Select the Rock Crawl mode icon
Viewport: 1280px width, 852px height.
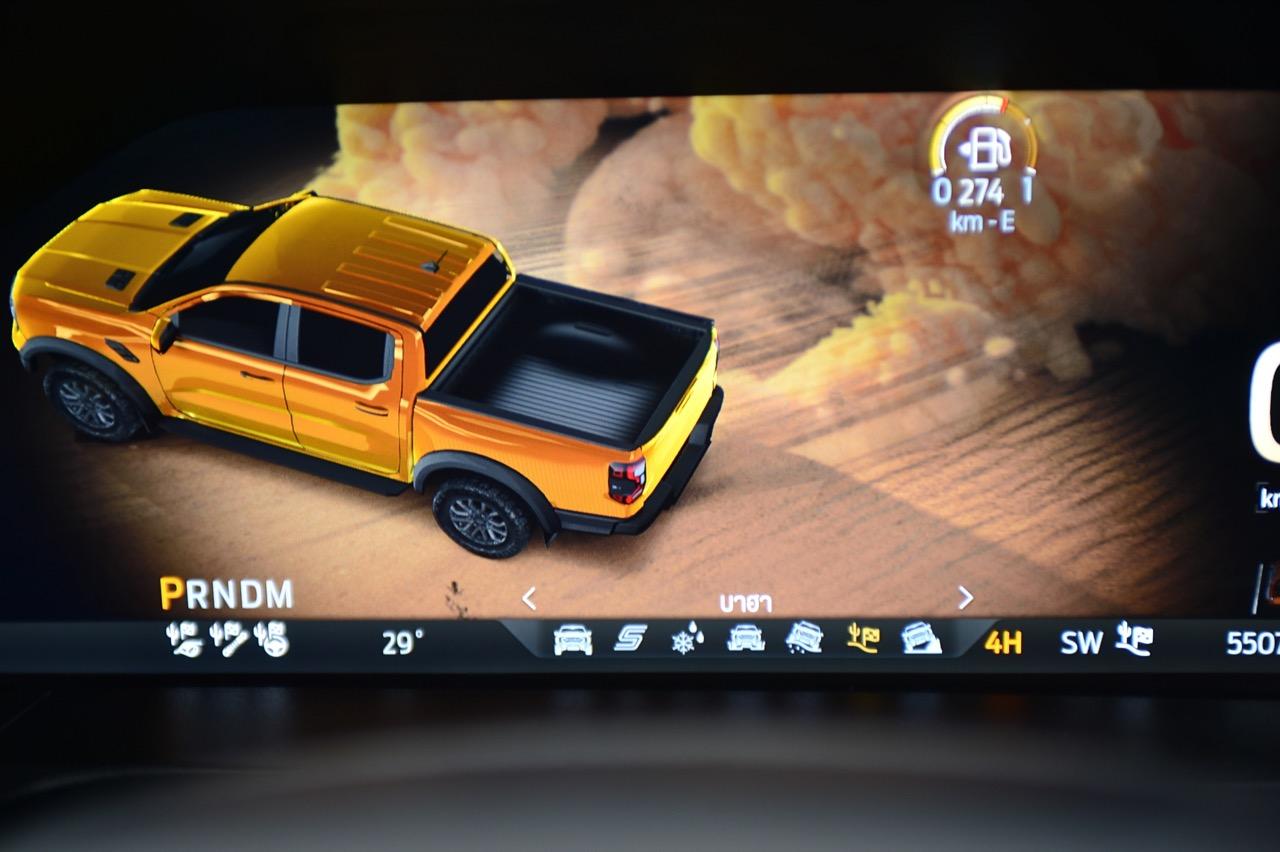(x=921, y=638)
